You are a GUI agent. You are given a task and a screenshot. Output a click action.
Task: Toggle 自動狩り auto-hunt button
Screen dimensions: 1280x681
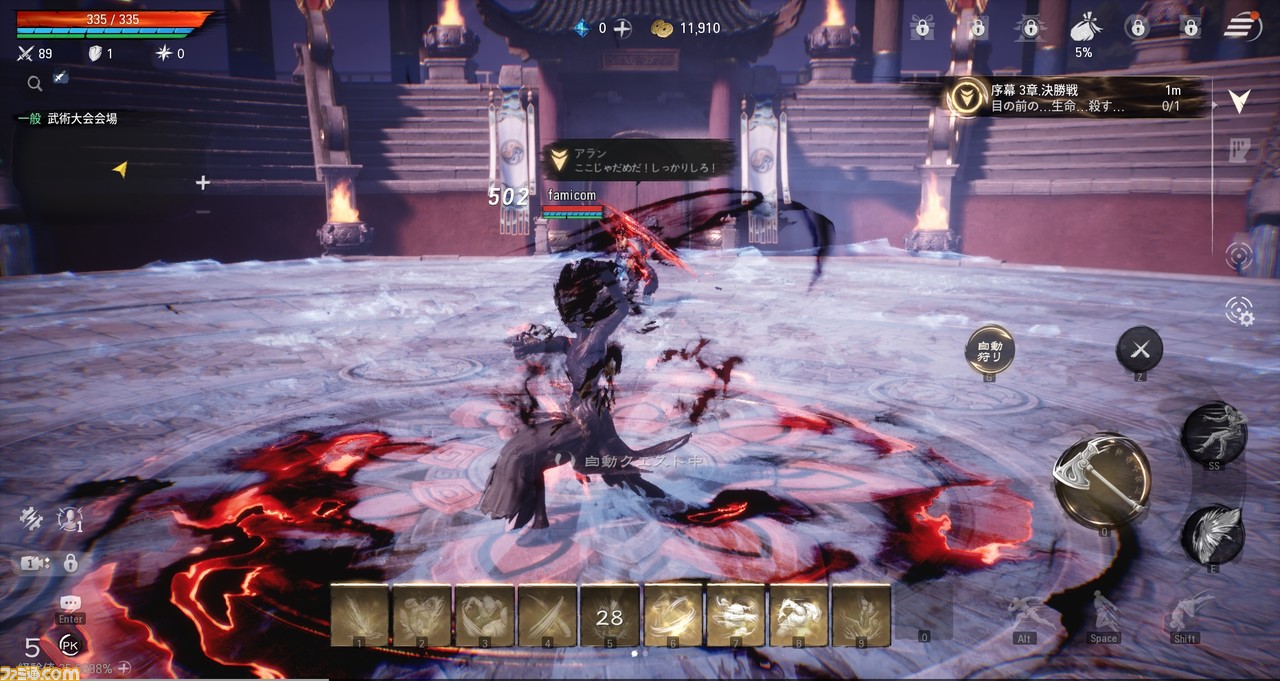(990, 349)
